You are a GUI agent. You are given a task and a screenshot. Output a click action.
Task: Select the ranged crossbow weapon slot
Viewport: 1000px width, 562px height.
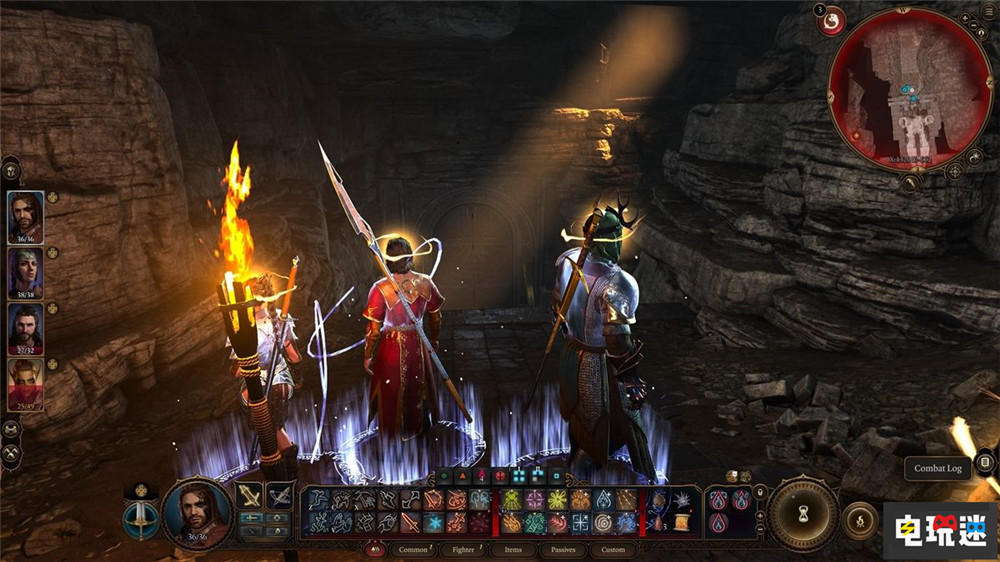point(280,496)
